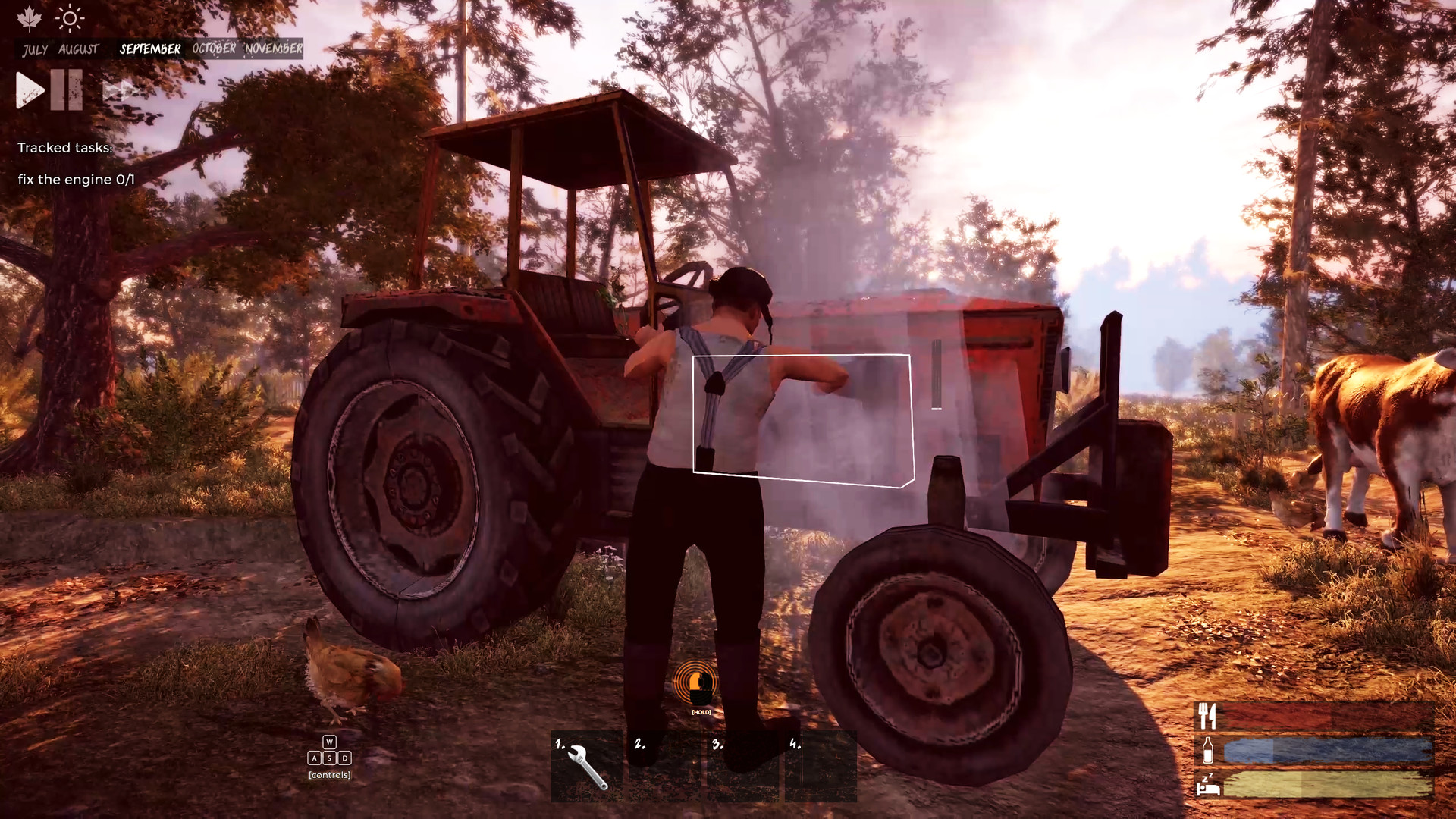
Task: Select the sun weather icon
Action: tap(70, 19)
